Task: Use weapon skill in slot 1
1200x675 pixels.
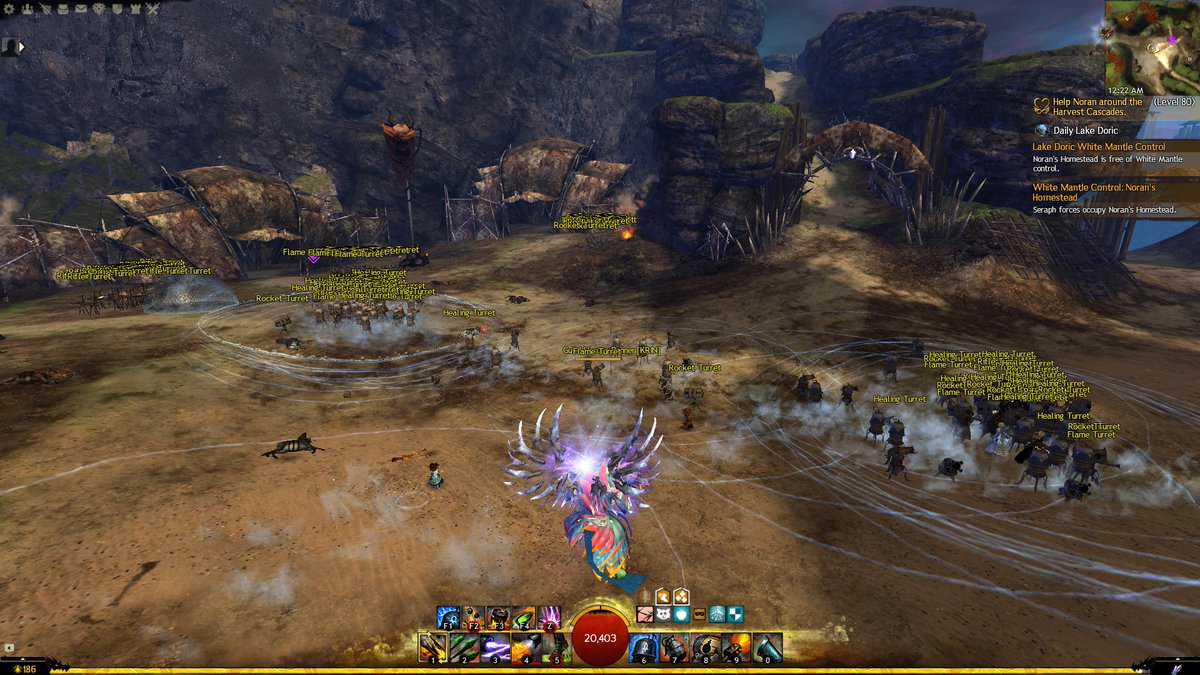Action: point(433,647)
